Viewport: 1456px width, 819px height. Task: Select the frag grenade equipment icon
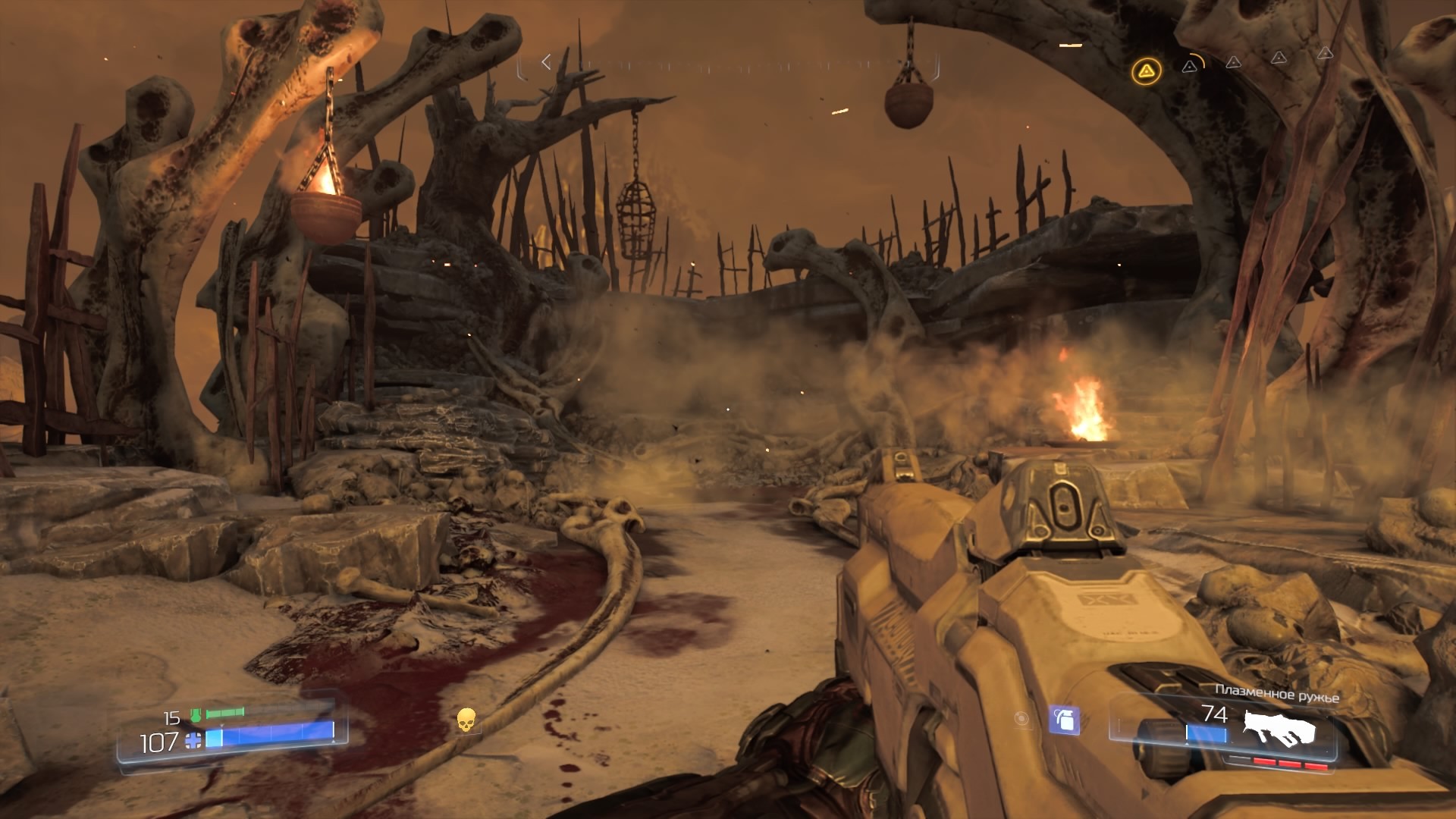(x=1064, y=720)
